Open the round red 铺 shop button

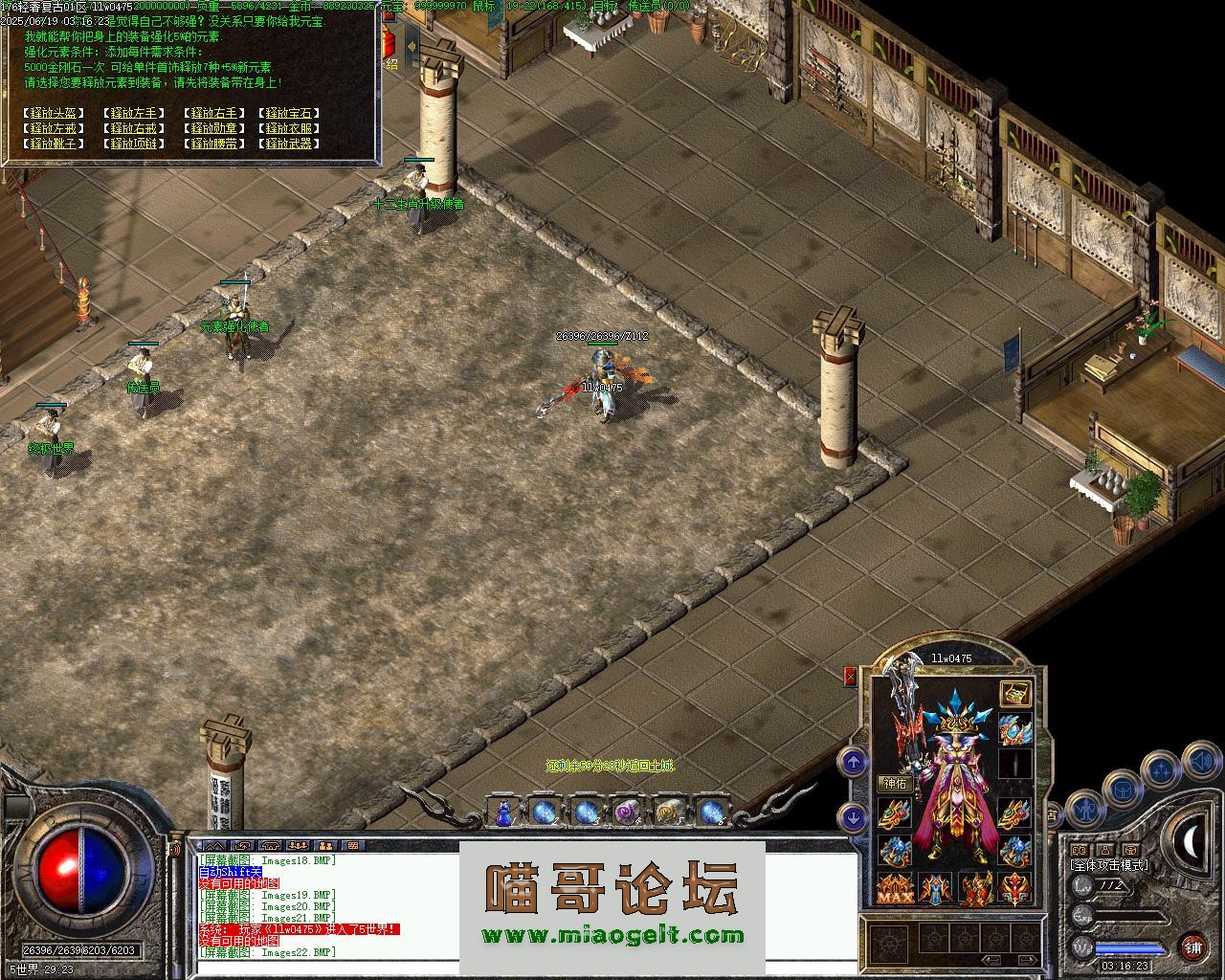point(1193,947)
